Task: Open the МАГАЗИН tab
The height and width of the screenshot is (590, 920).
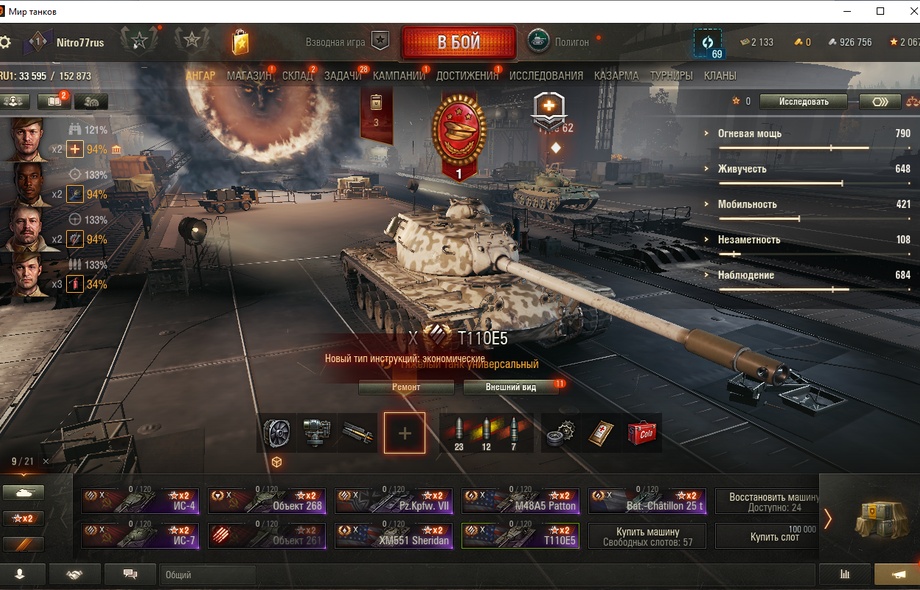Action: click(248, 76)
